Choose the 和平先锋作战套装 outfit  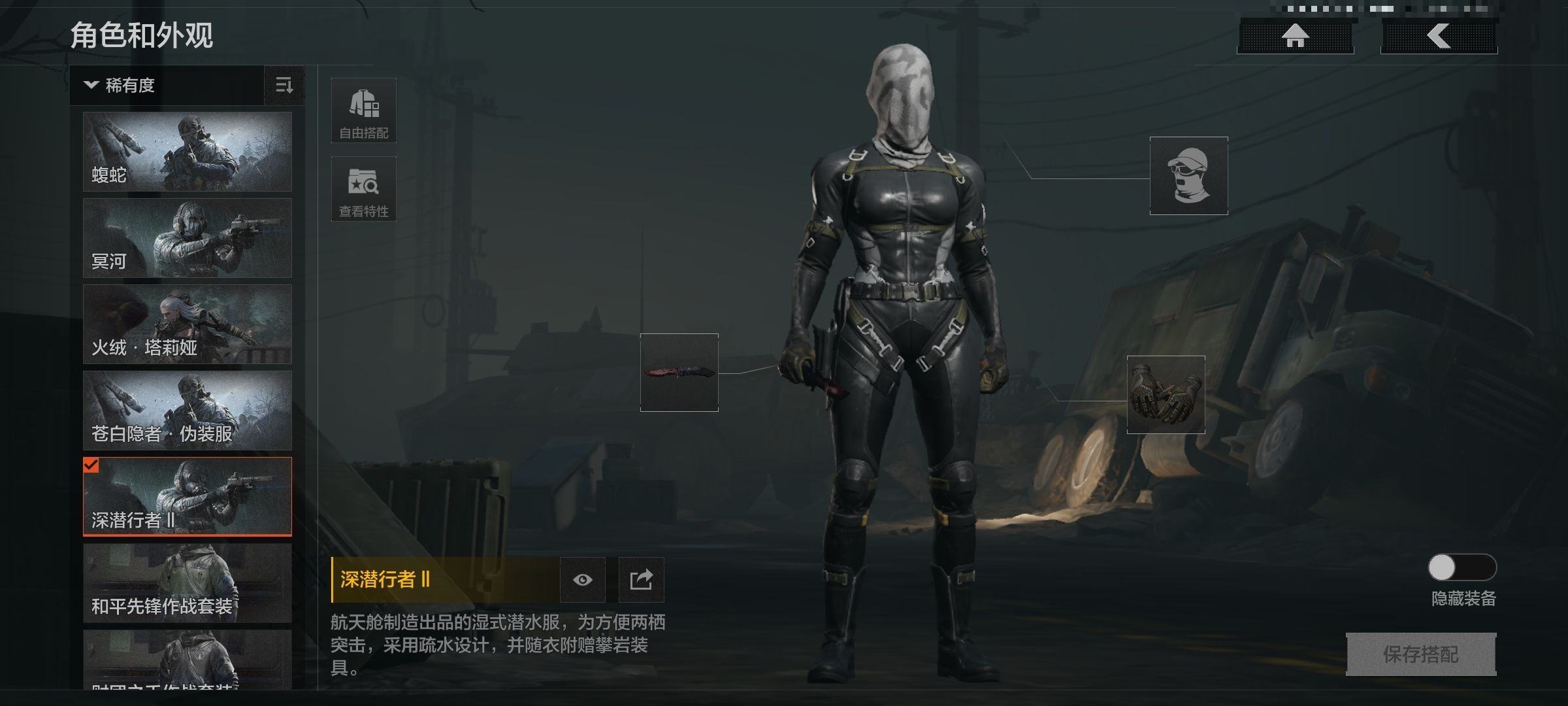click(x=187, y=583)
